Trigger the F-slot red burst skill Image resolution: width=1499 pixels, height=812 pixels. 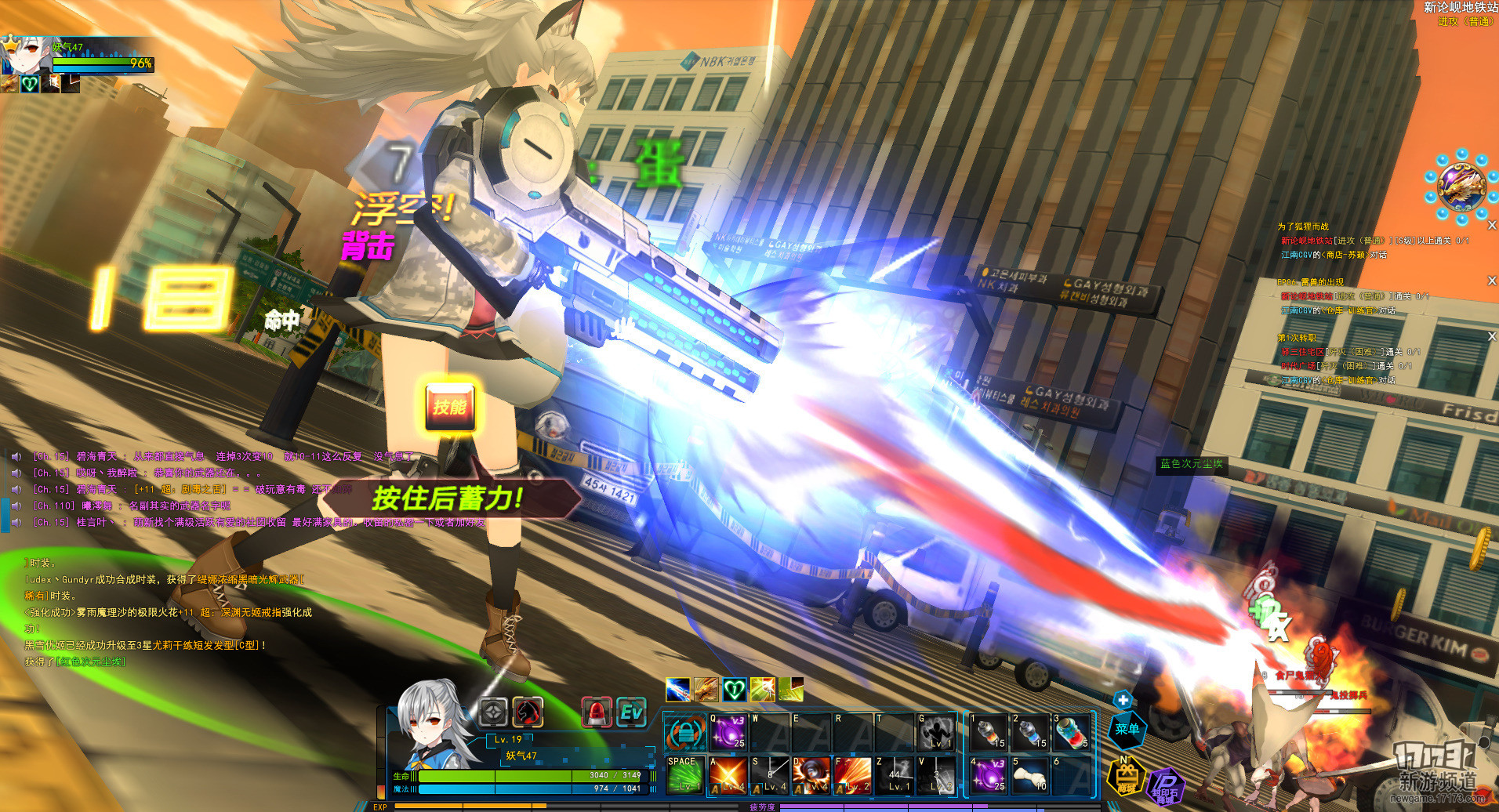(x=852, y=774)
